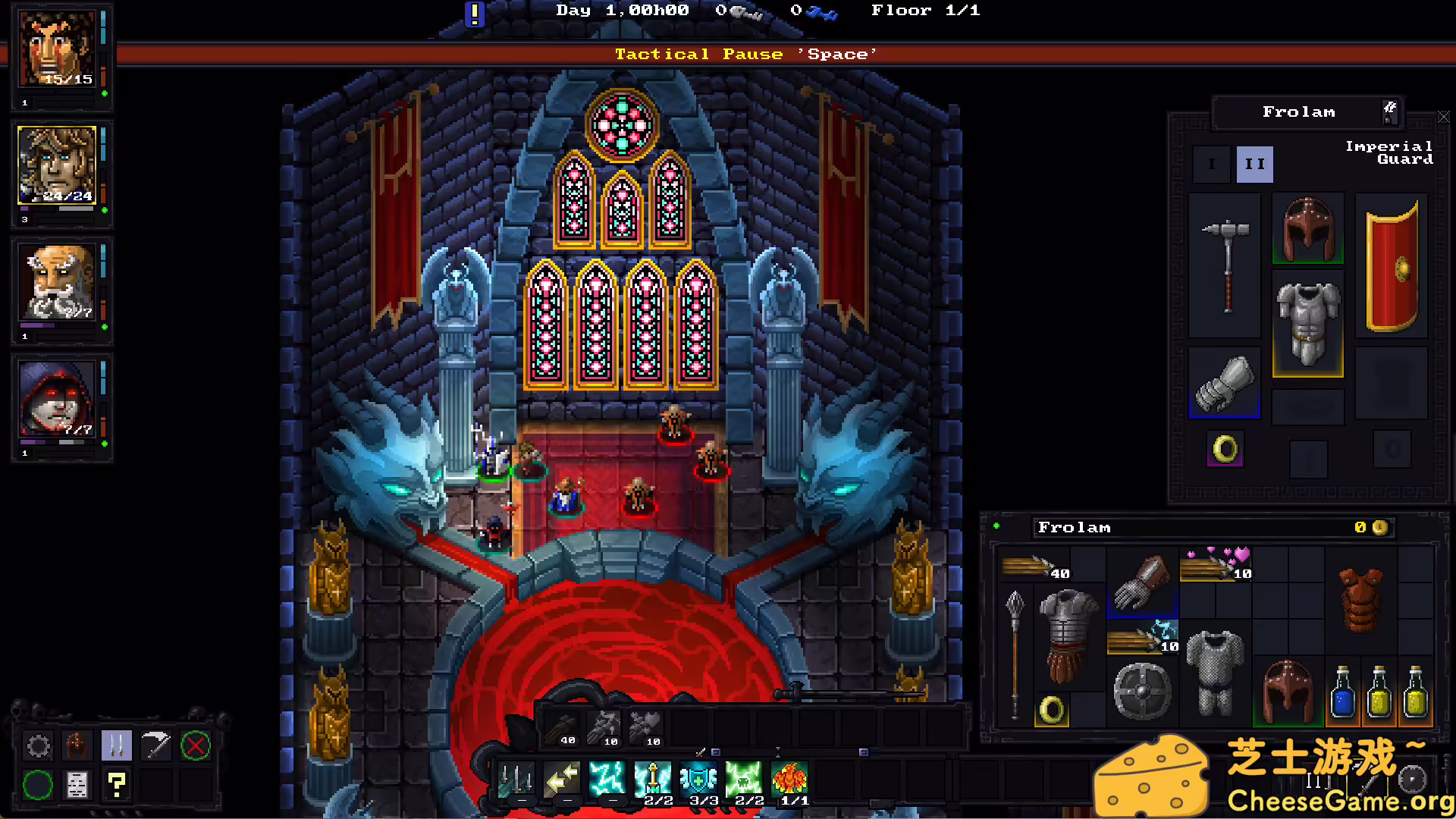Select the equipped red tower shield

1392,265
